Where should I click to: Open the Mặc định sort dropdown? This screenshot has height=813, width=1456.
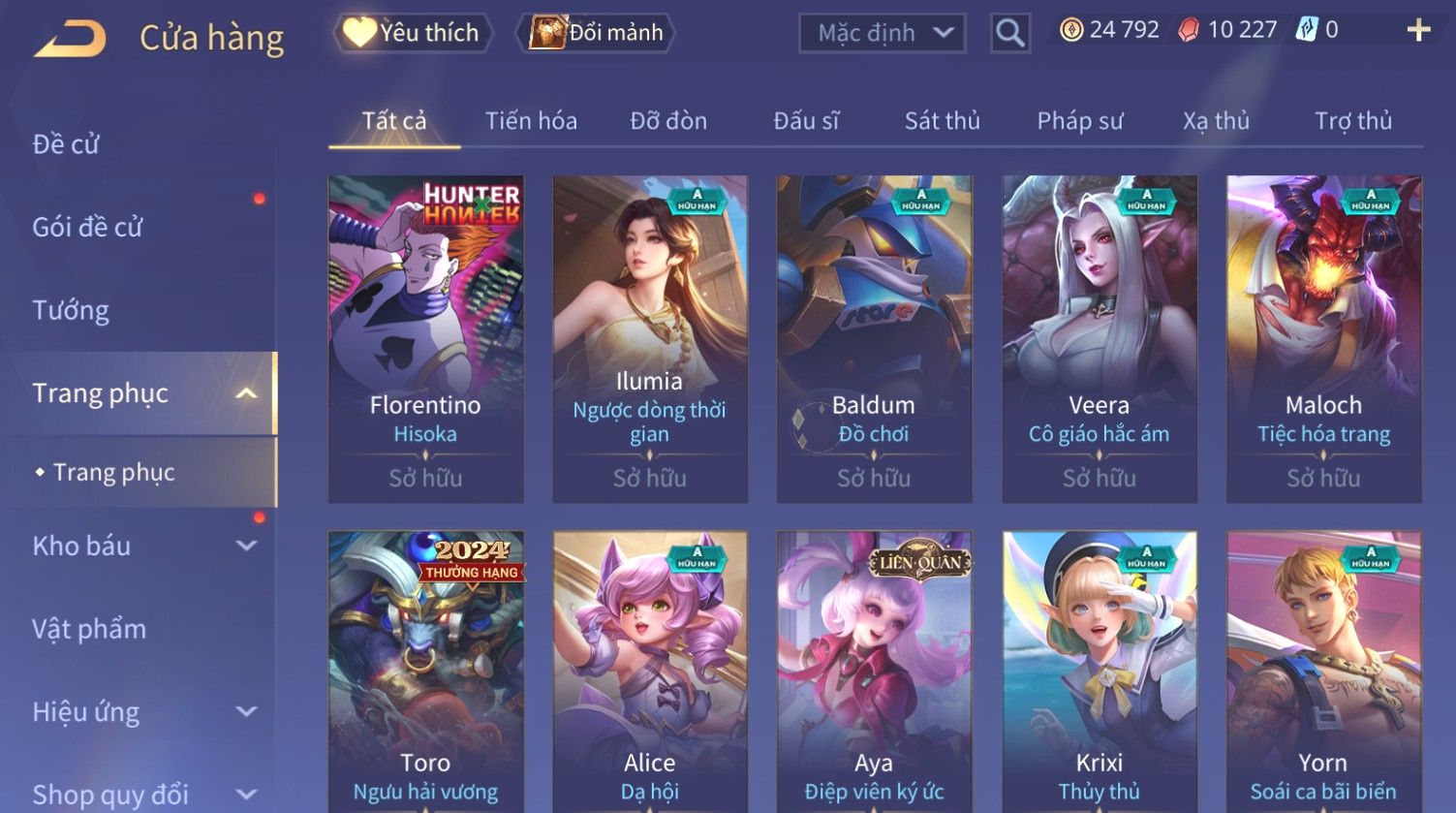point(882,34)
